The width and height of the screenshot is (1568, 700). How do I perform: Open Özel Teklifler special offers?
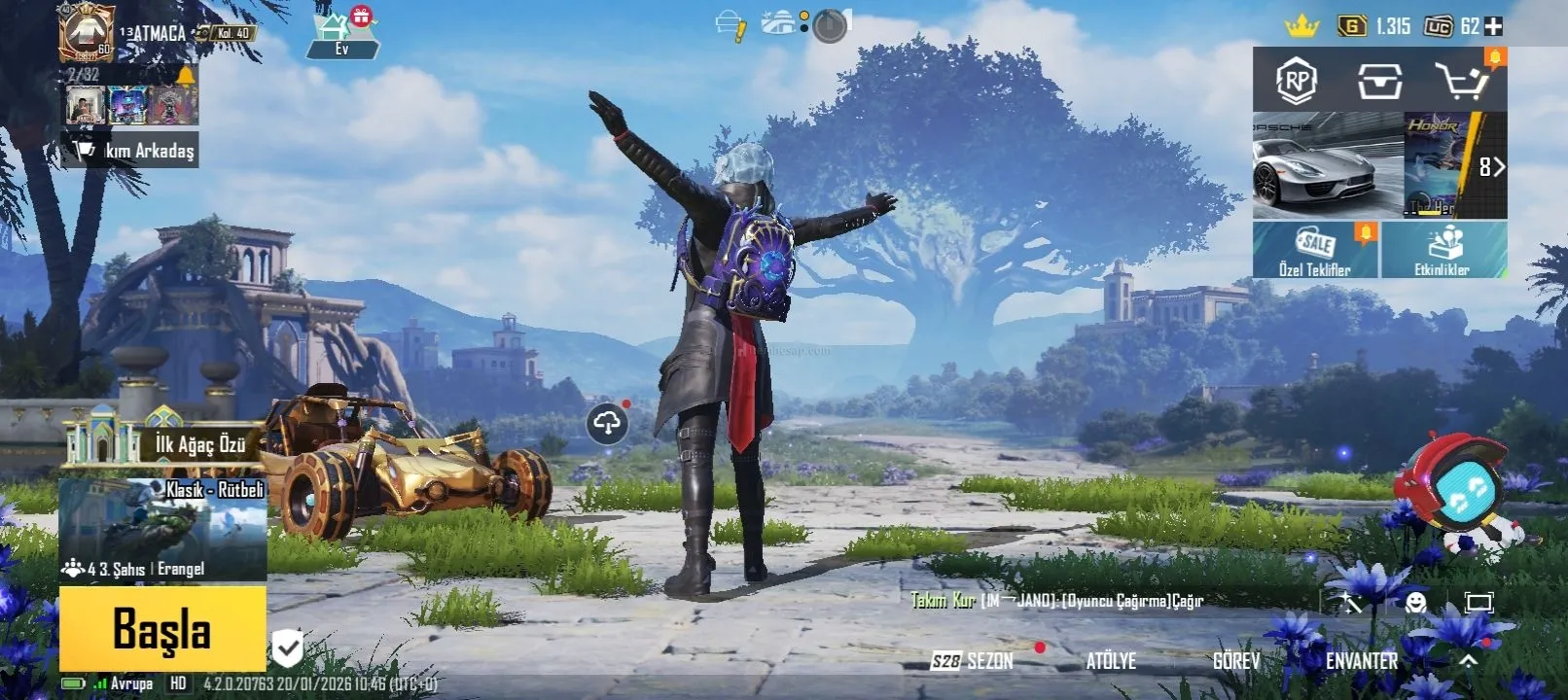[1315, 250]
